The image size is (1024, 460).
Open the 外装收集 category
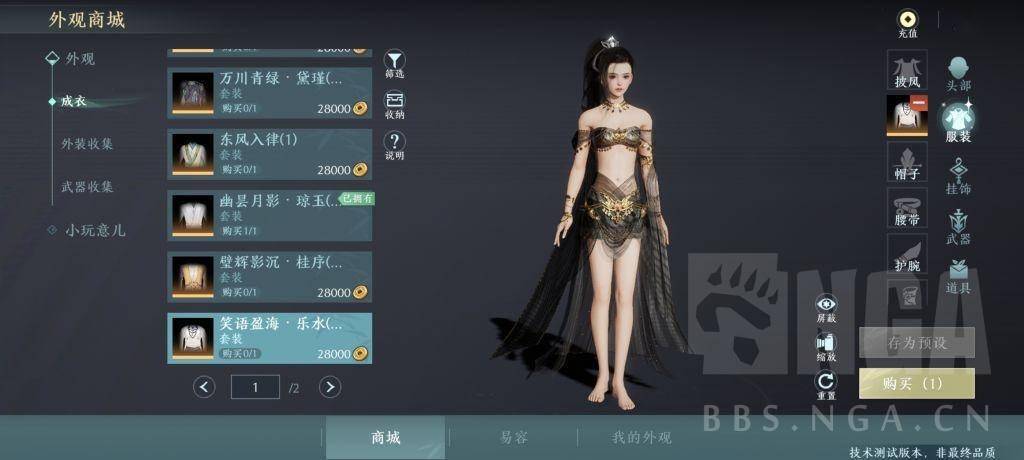87,144
